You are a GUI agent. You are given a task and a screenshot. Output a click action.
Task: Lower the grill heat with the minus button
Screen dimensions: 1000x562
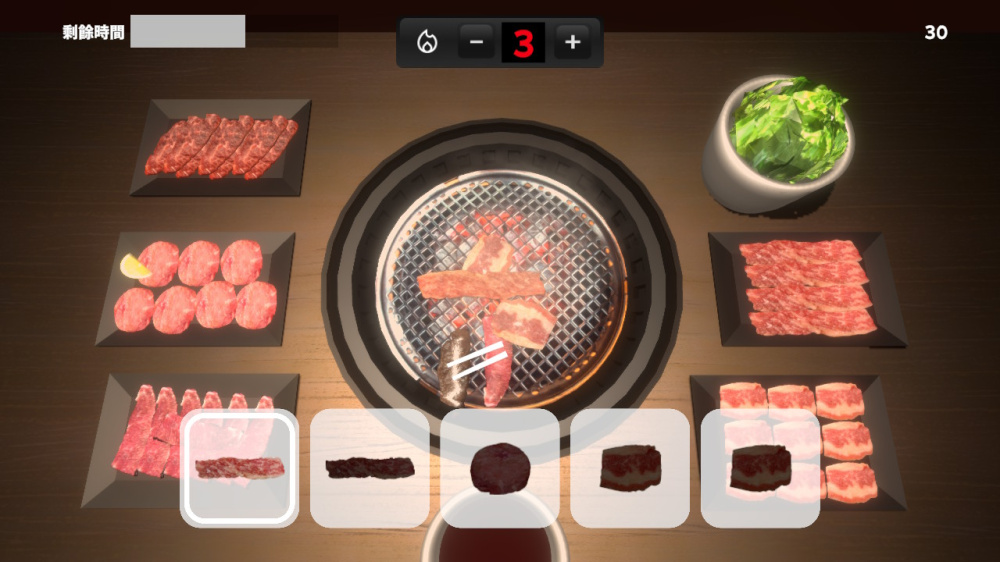(x=476, y=42)
